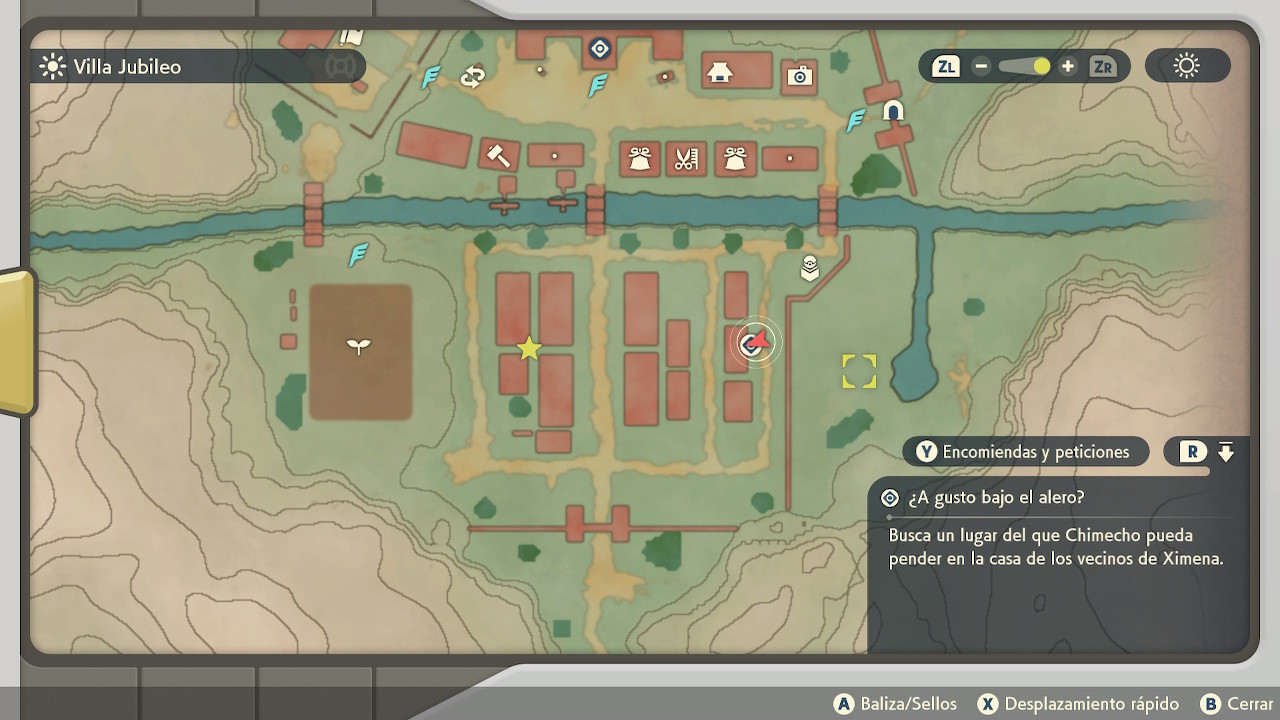Click the house icon map marker
The height and width of the screenshot is (720, 1280).
pyautogui.click(x=719, y=72)
